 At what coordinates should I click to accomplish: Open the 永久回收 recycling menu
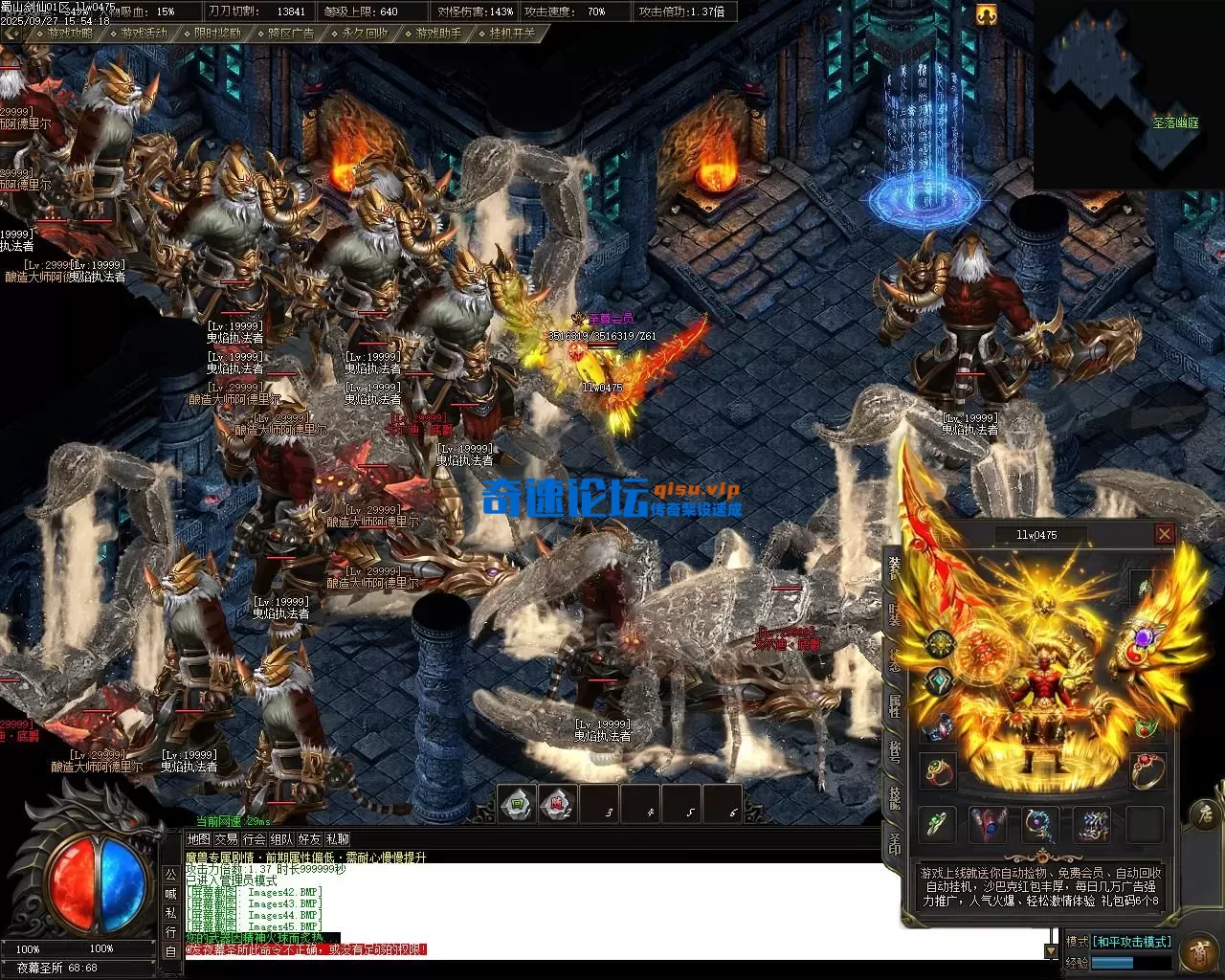(365, 33)
